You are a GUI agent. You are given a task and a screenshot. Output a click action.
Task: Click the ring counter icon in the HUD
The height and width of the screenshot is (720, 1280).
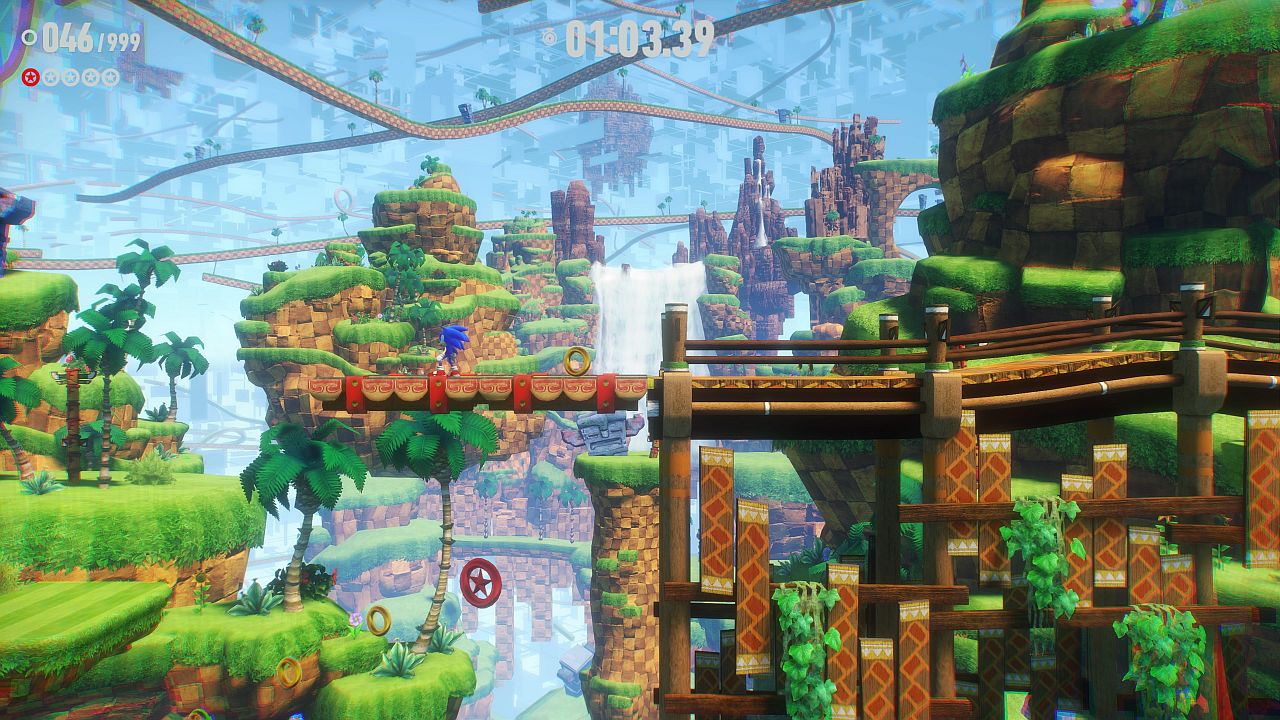(x=30, y=39)
